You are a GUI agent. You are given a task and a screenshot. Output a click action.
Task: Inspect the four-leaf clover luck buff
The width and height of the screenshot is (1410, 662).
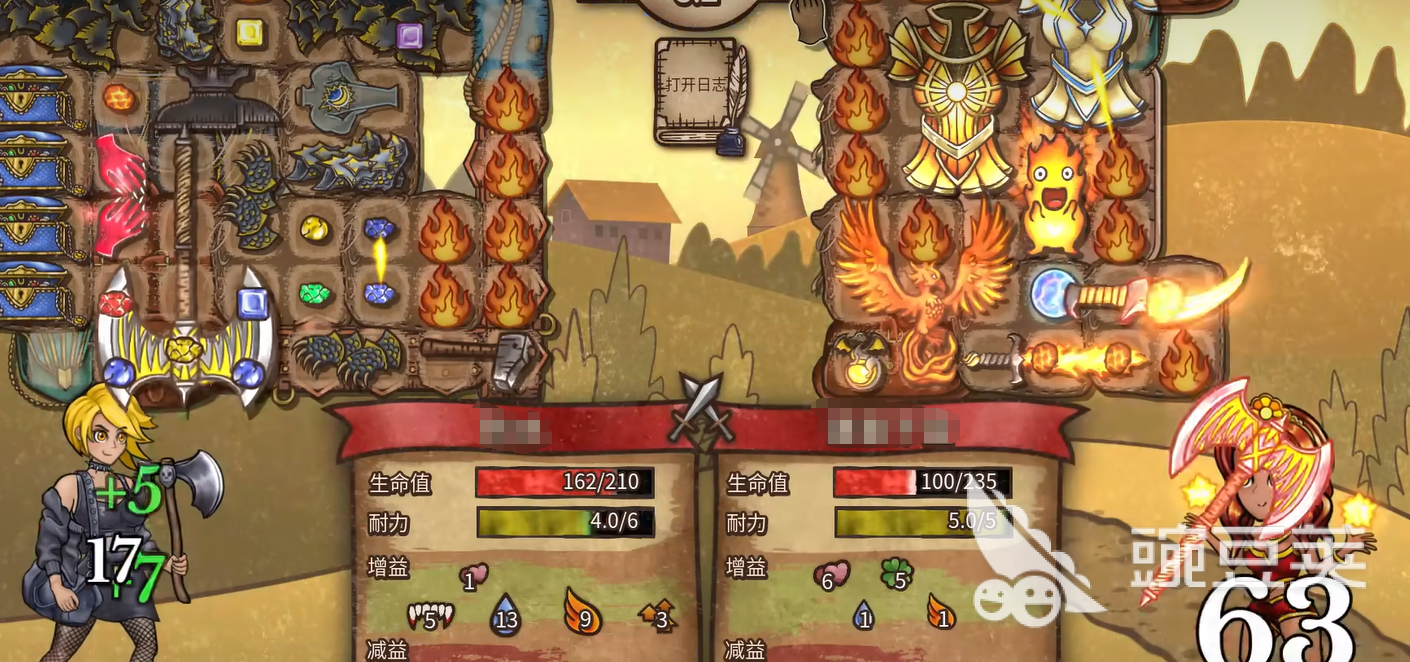[896, 575]
